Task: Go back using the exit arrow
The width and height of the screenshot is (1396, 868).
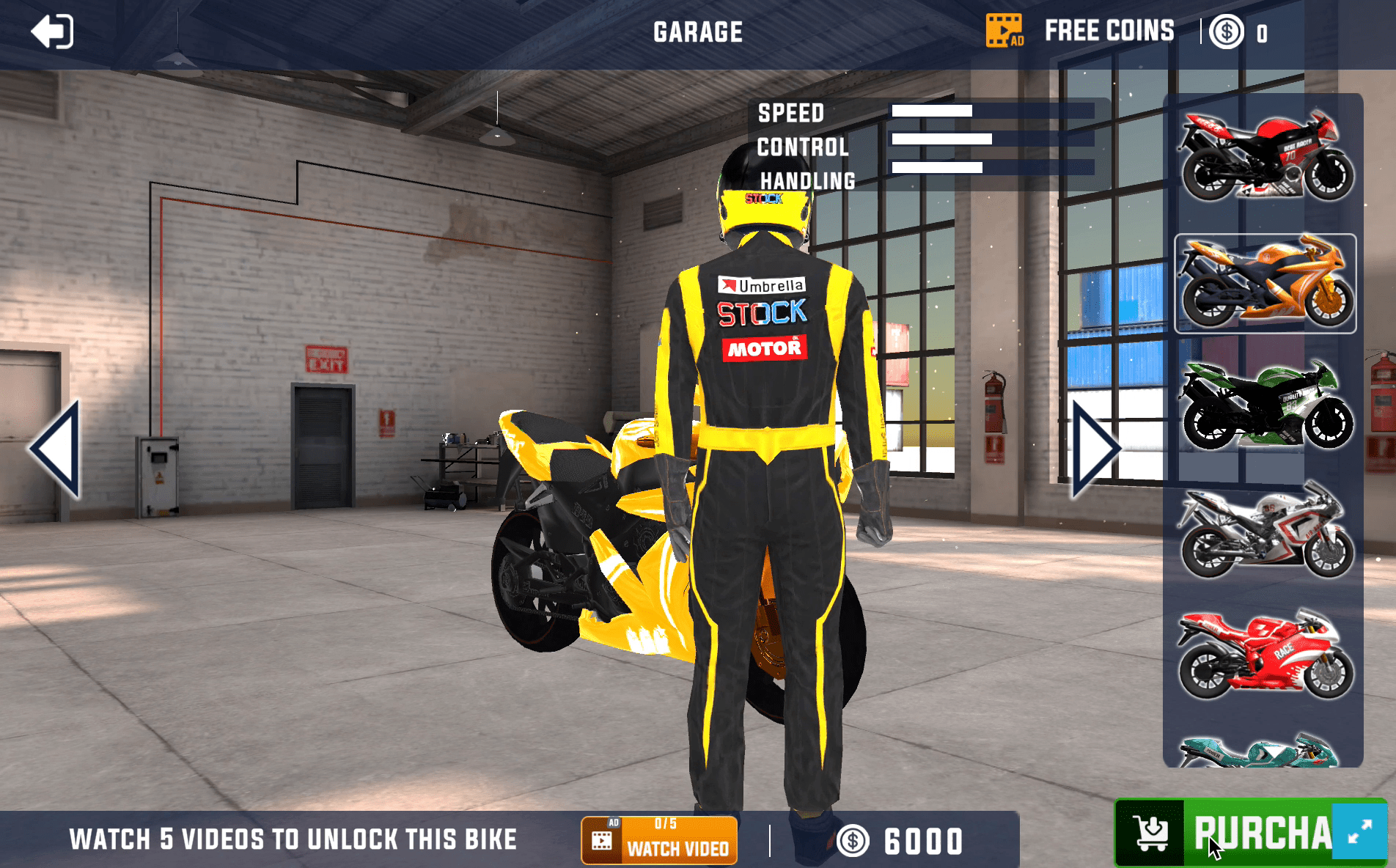Action: point(51,32)
